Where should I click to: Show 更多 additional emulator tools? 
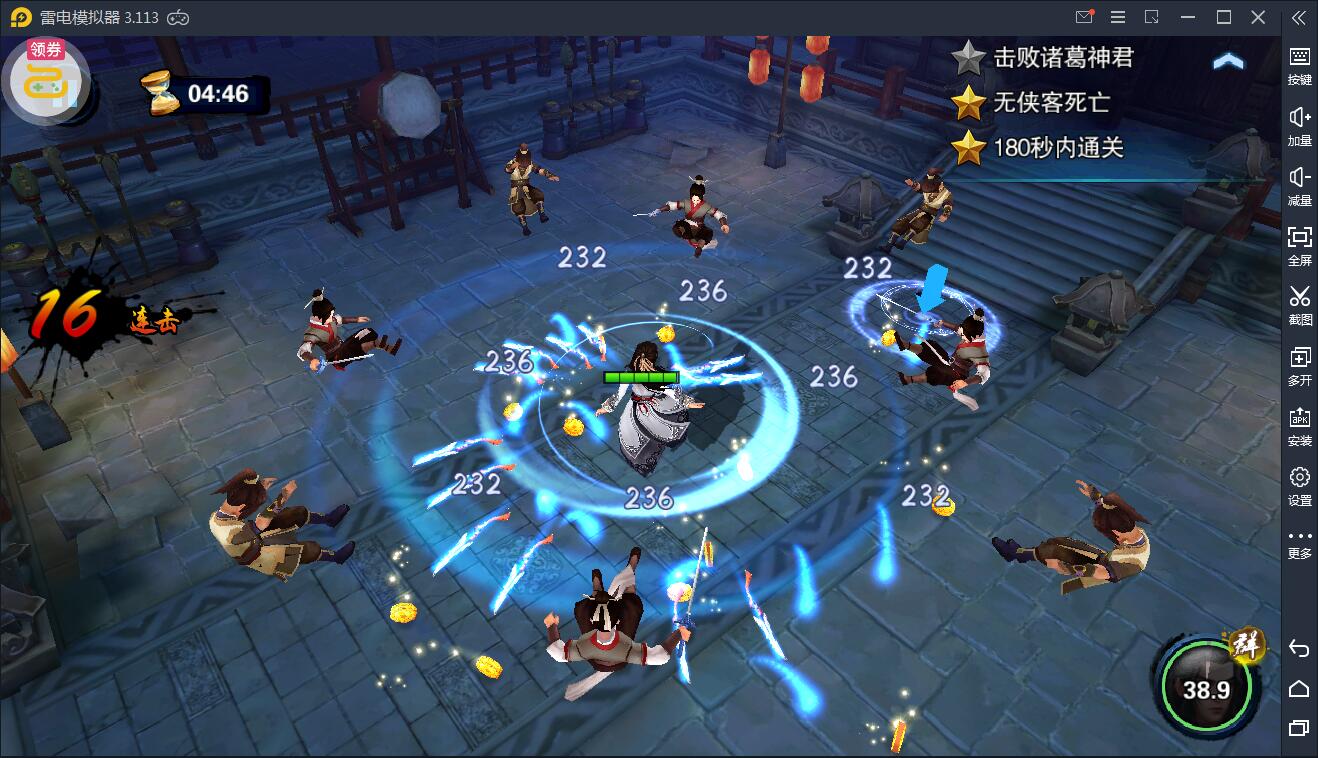[x=1299, y=543]
